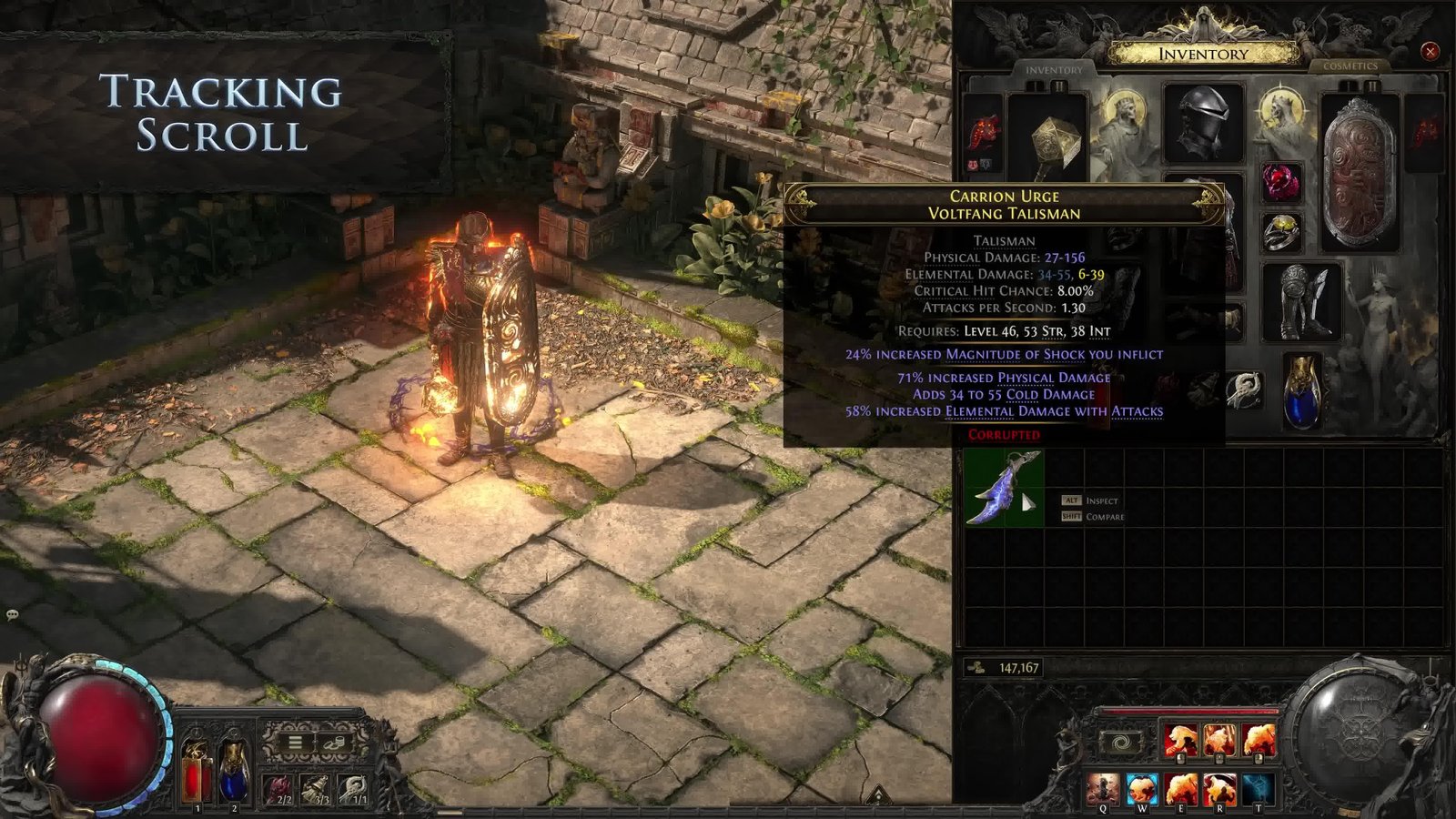Activate the dark blue skill bound to T

pos(1259,788)
